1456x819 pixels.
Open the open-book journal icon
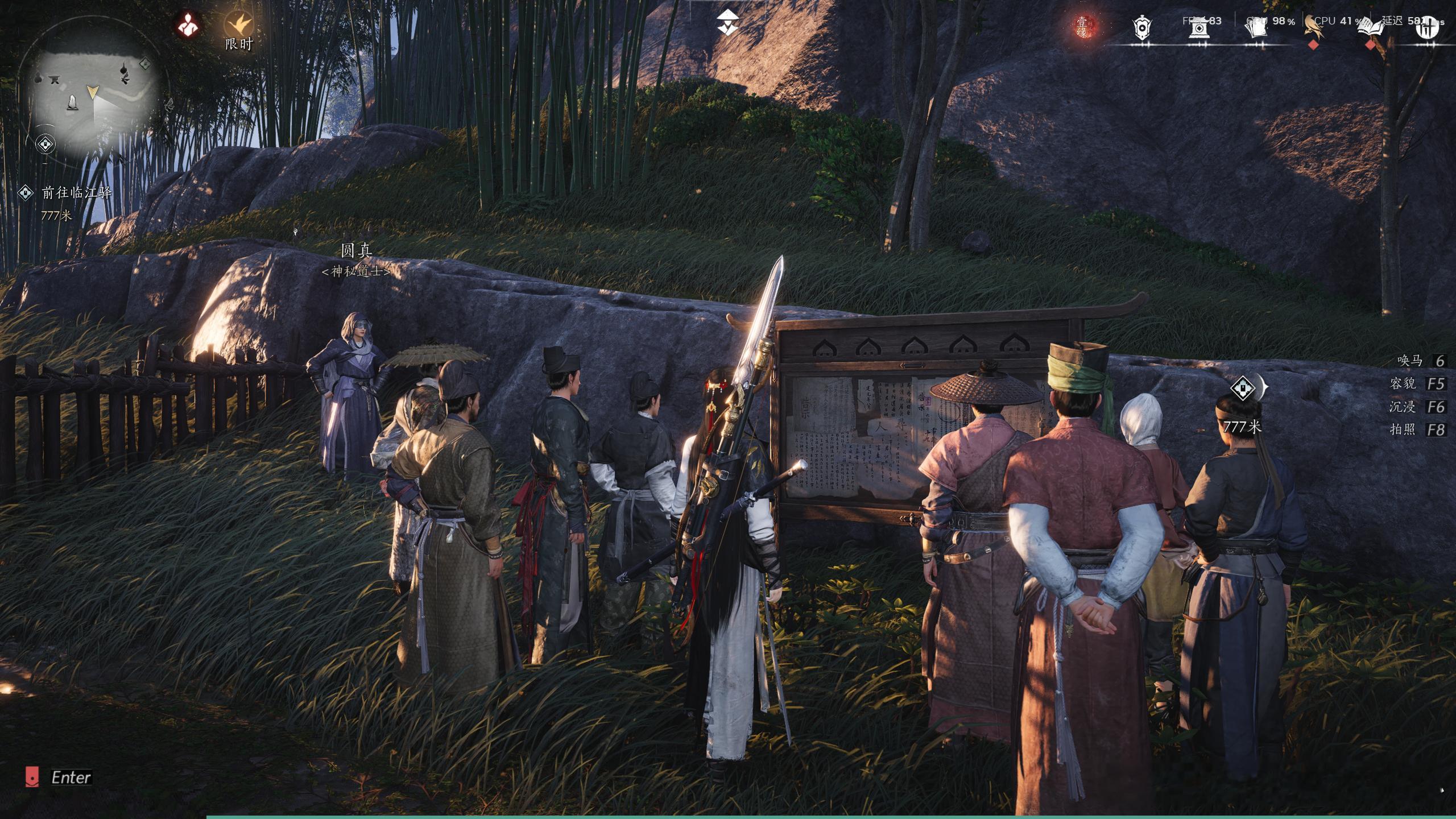click(1371, 27)
